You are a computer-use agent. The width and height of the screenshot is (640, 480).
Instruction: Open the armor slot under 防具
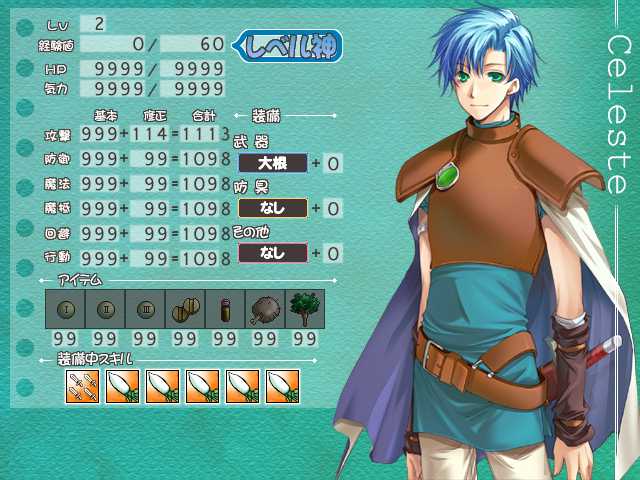click(x=272, y=208)
